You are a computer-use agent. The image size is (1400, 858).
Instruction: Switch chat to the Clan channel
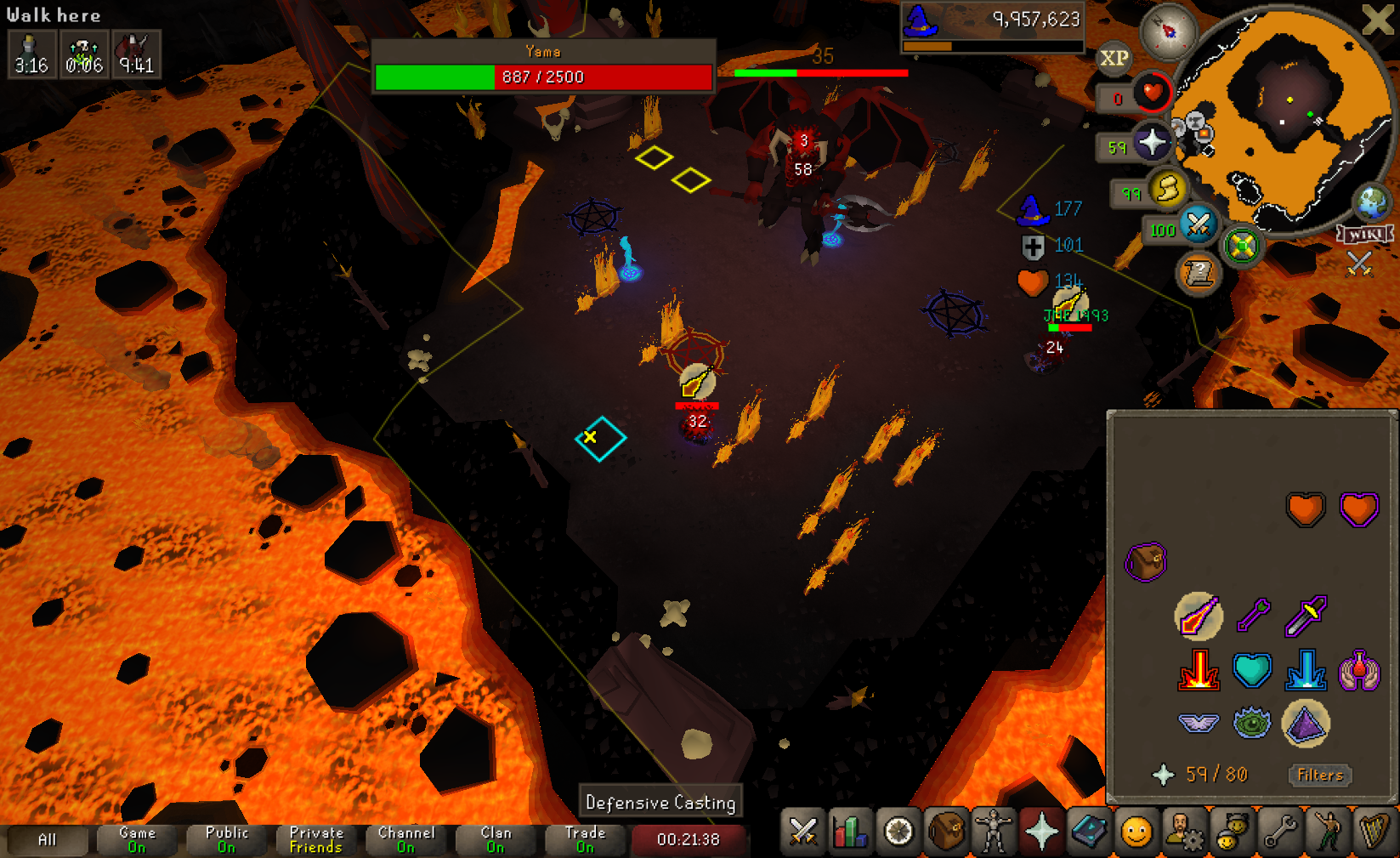[496, 839]
